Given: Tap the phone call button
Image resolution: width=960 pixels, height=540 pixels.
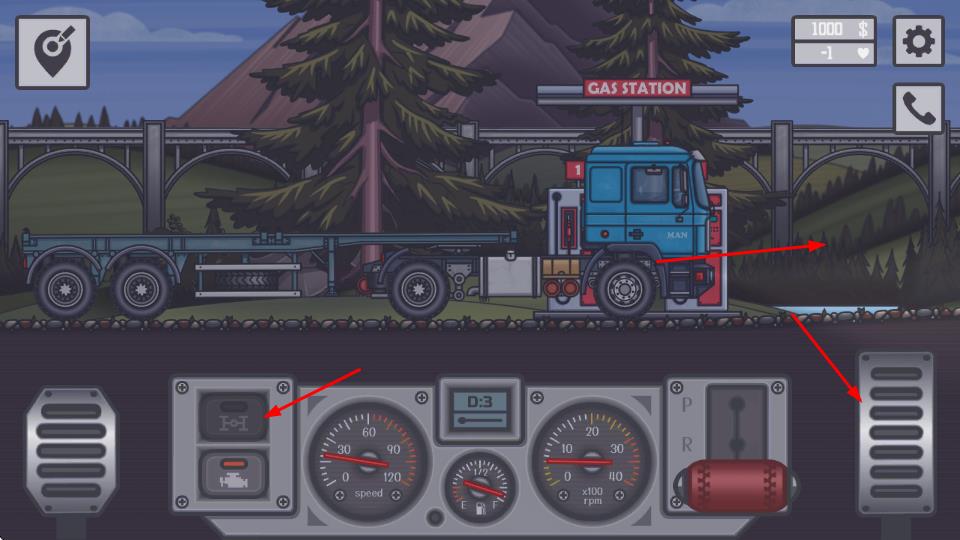Looking at the screenshot, I should pyautogui.click(x=918, y=109).
